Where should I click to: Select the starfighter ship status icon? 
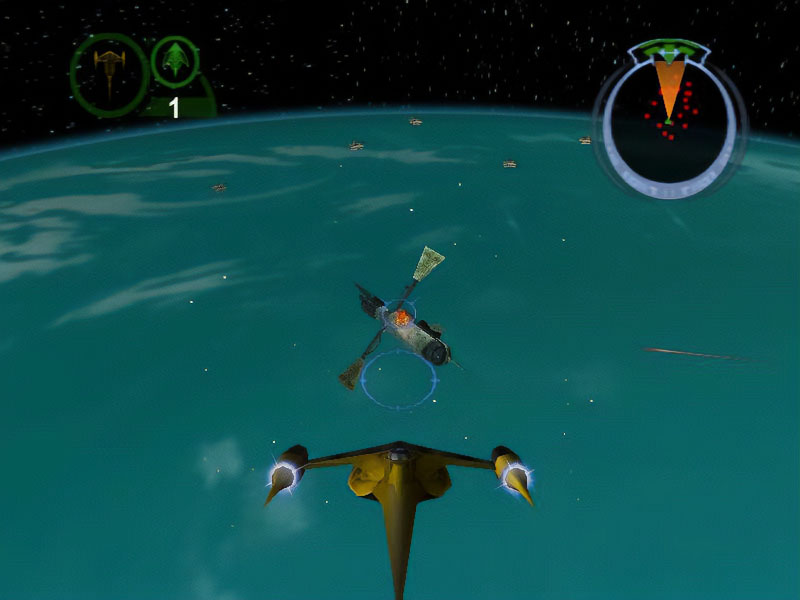[x=108, y=74]
